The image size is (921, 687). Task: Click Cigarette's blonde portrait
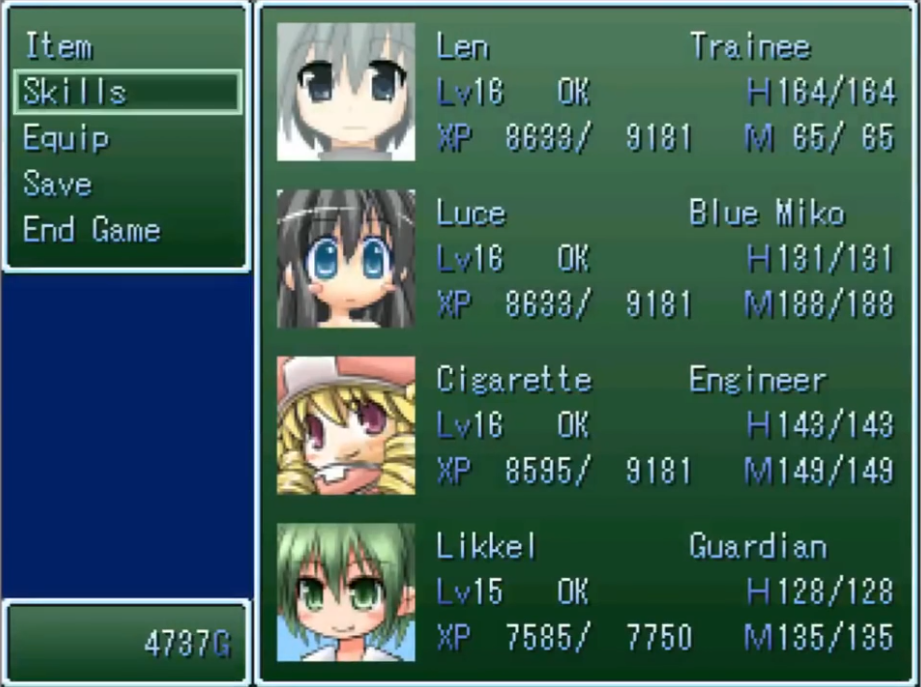click(x=346, y=425)
